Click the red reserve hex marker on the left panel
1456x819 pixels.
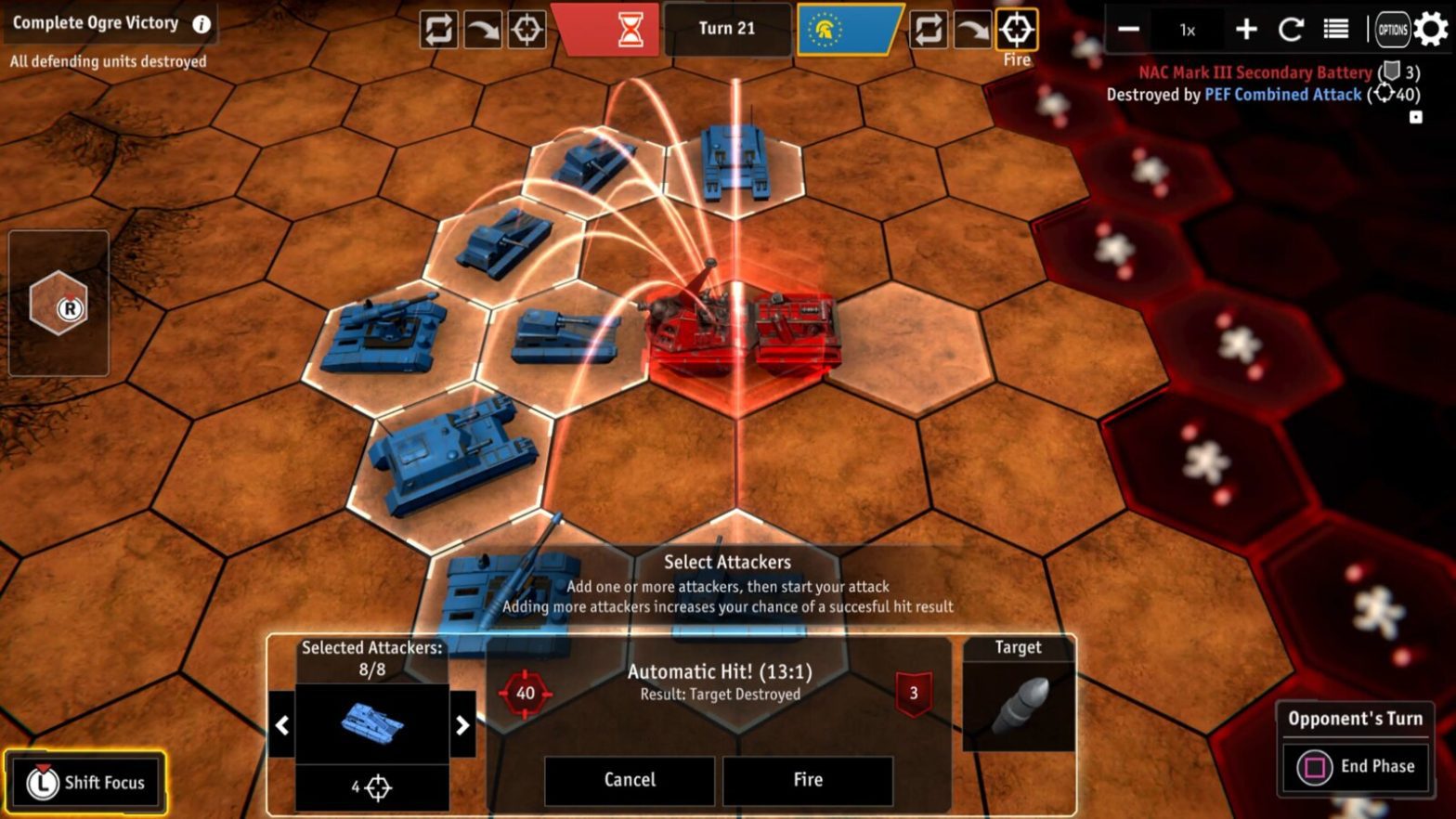pyautogui.click(x=58, y=303)
